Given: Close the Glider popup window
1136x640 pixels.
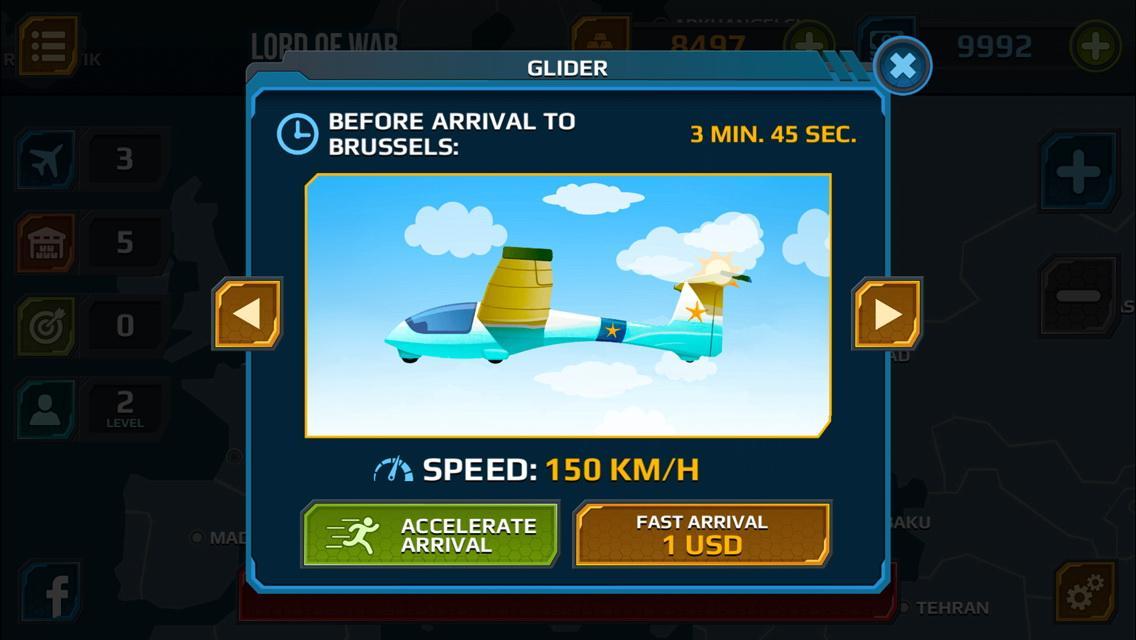Looking at the screenshot, I should (x=902, y=67).
